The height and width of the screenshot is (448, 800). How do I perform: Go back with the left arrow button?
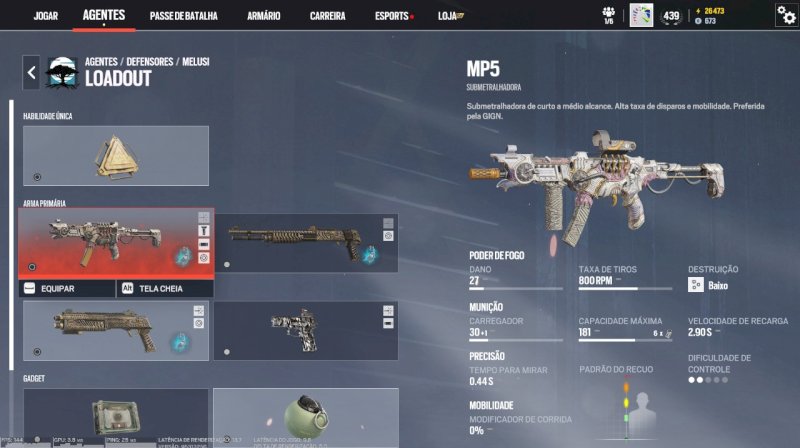32,72
